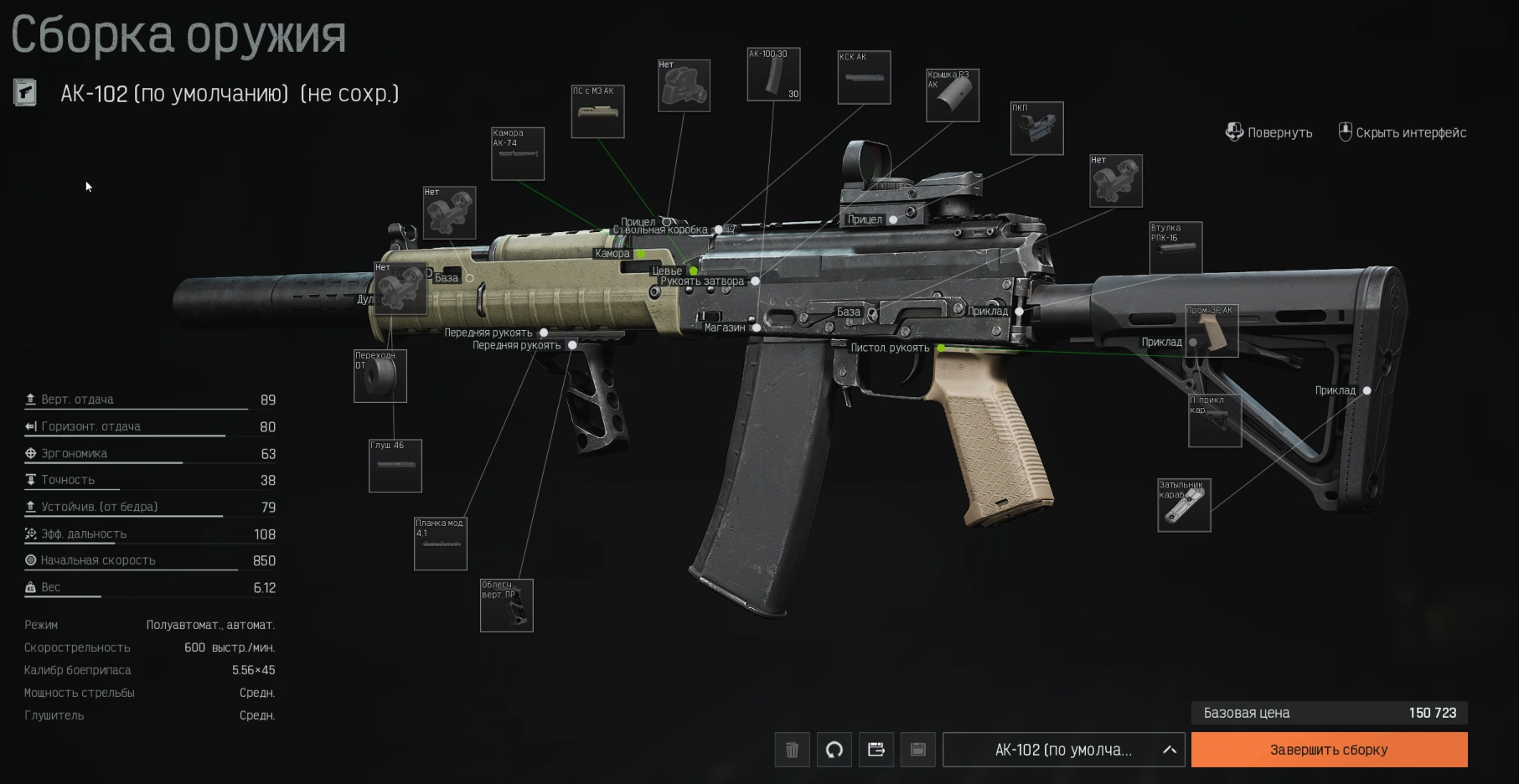Open the Втулка РПК-16 buffer tube slot
The image size is (1519, 784).
(x=1175, y=248)
